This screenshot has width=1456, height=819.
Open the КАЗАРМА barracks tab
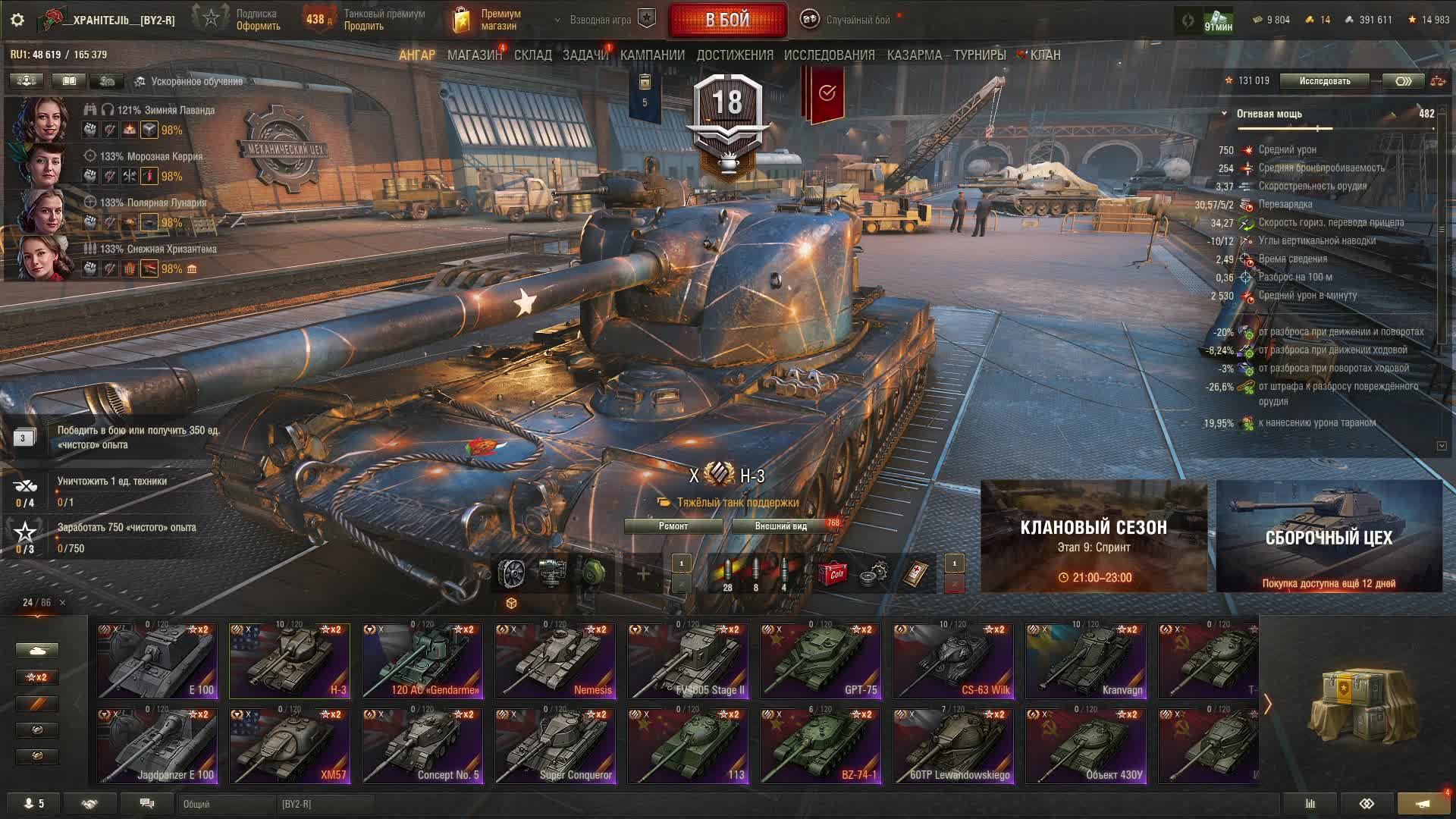click(x=914, y=55)
